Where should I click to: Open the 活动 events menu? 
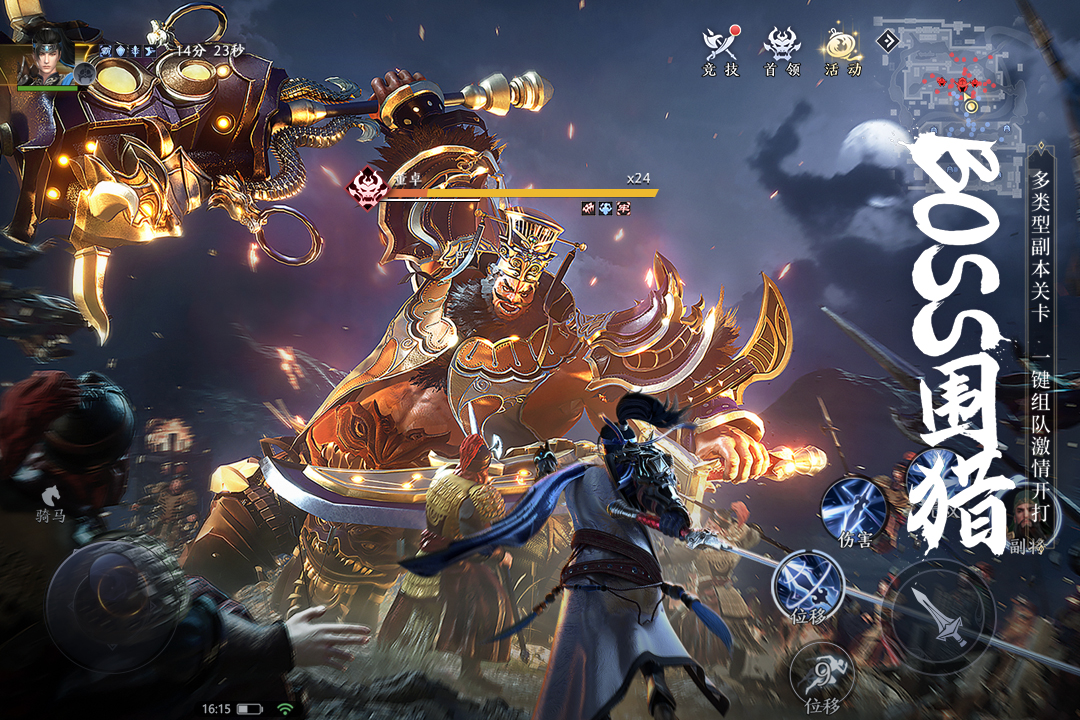tap(842, 48)
